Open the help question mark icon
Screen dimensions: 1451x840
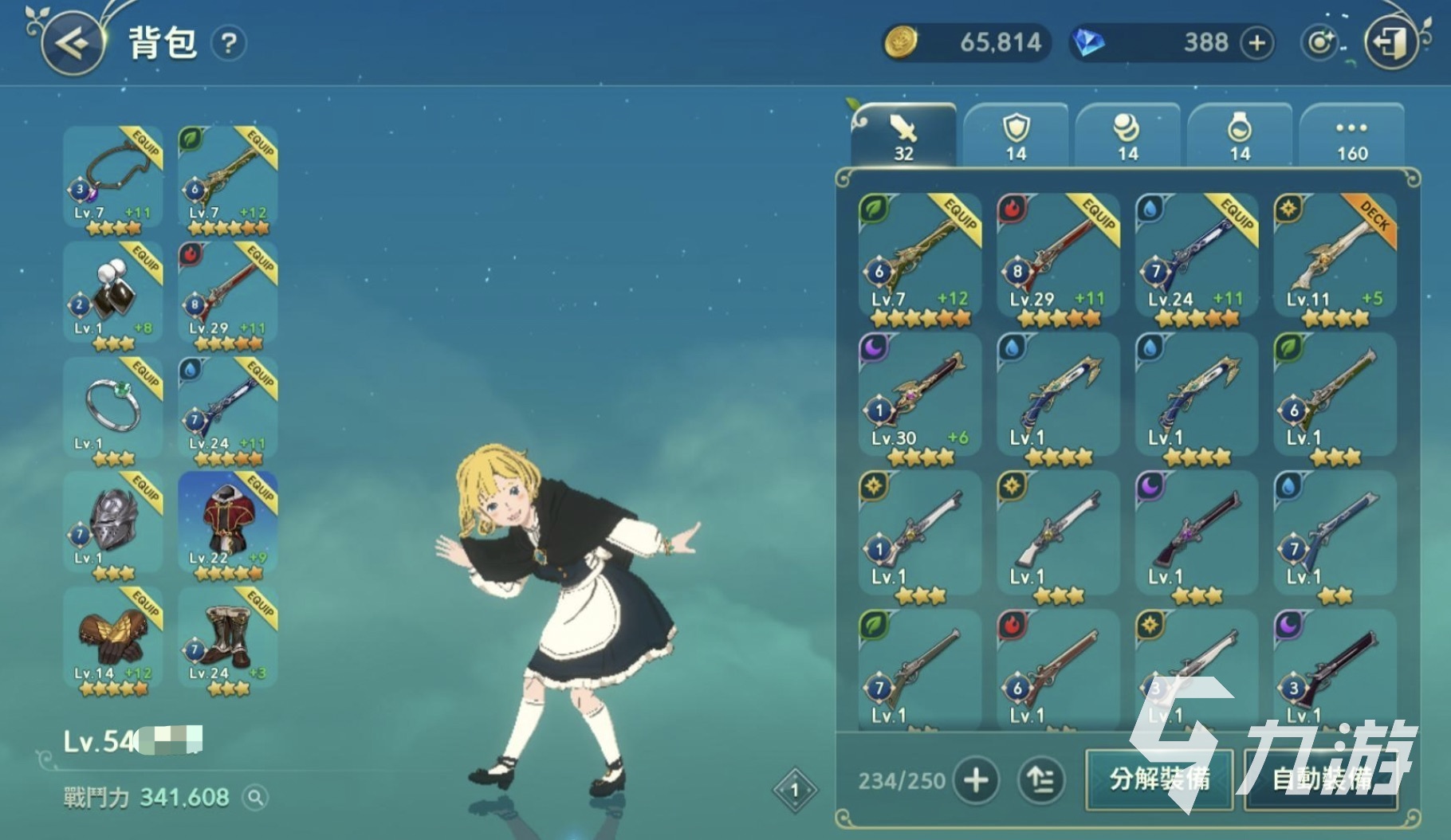click(x=229, y=43)
